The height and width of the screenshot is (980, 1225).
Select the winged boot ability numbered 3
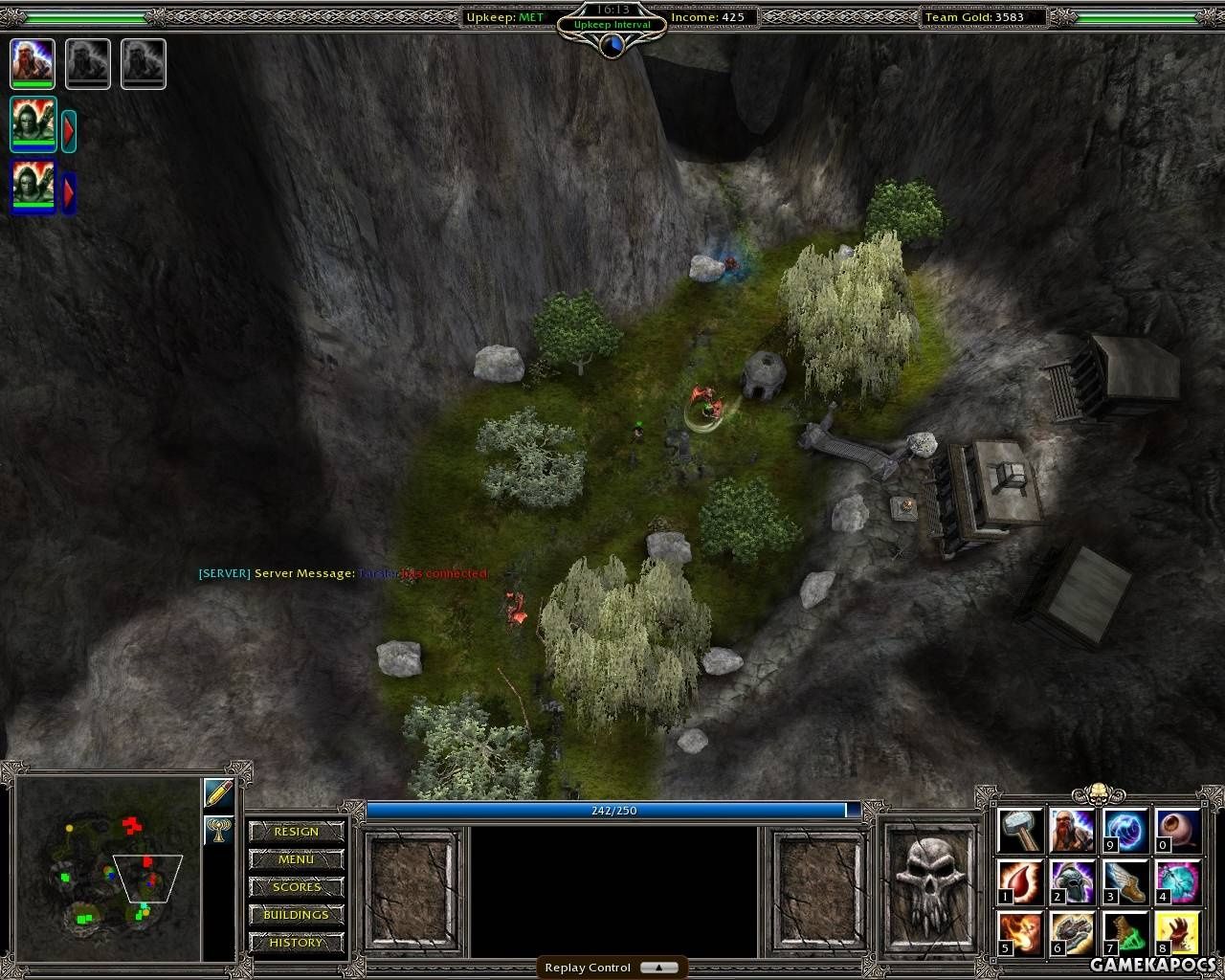(1125, 882)
